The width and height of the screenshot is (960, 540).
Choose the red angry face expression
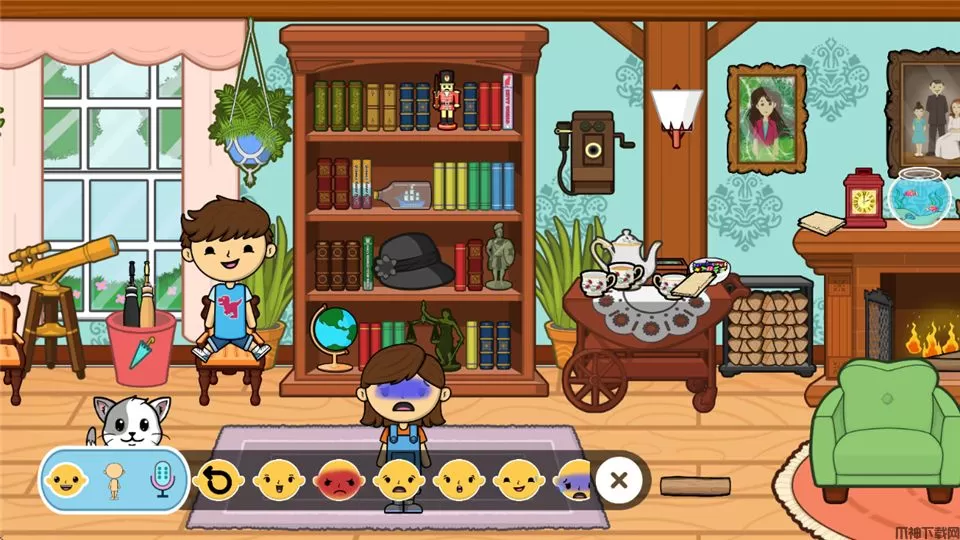(338, 481)
